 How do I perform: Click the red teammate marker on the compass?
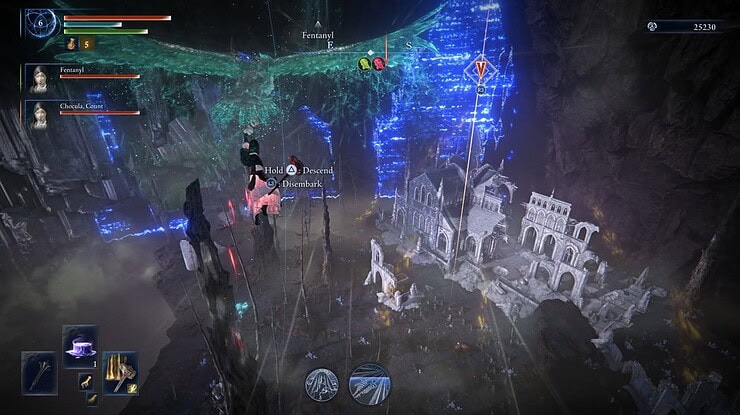pos(380,63)
